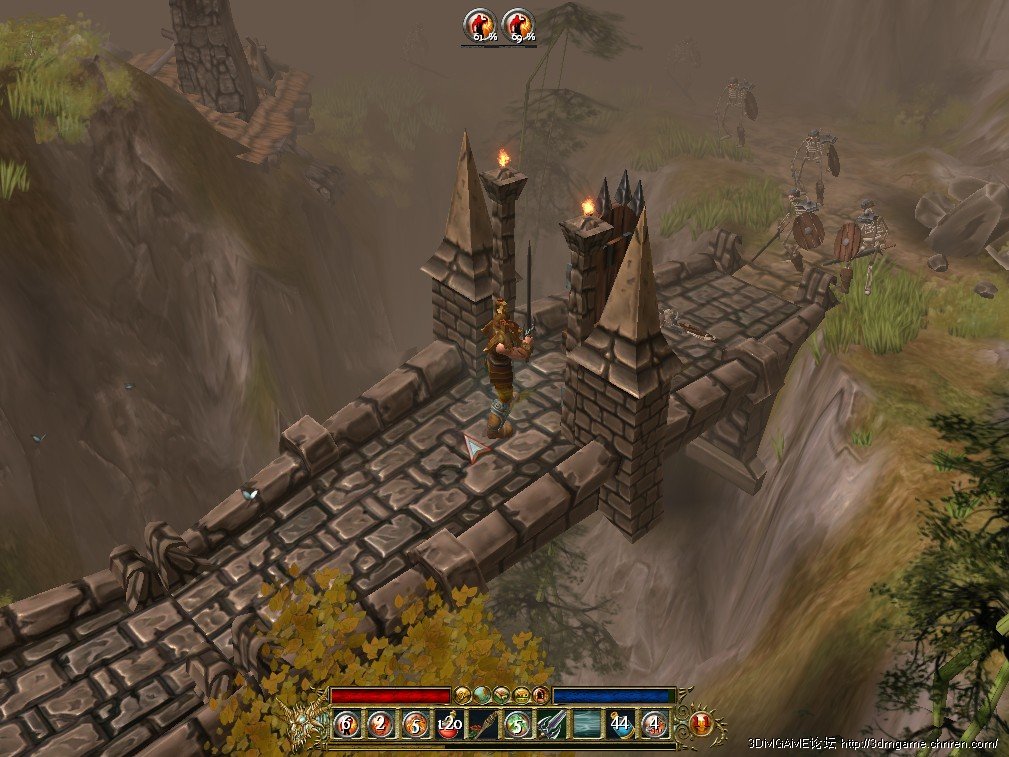
Task: Click the first gold round button above hotbar
Action: click(463, 694)
